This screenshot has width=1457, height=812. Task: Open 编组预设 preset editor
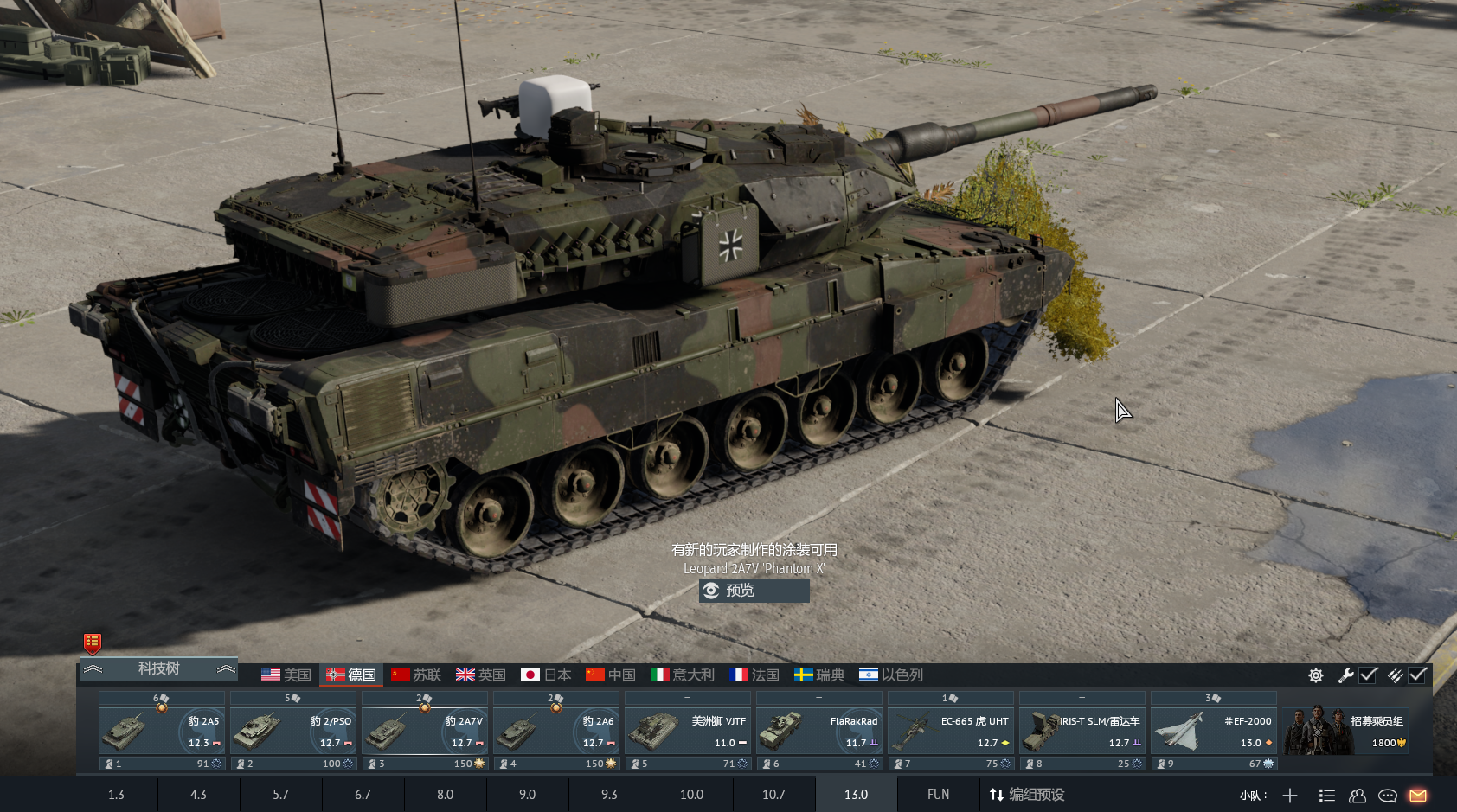pos(1027,795)
